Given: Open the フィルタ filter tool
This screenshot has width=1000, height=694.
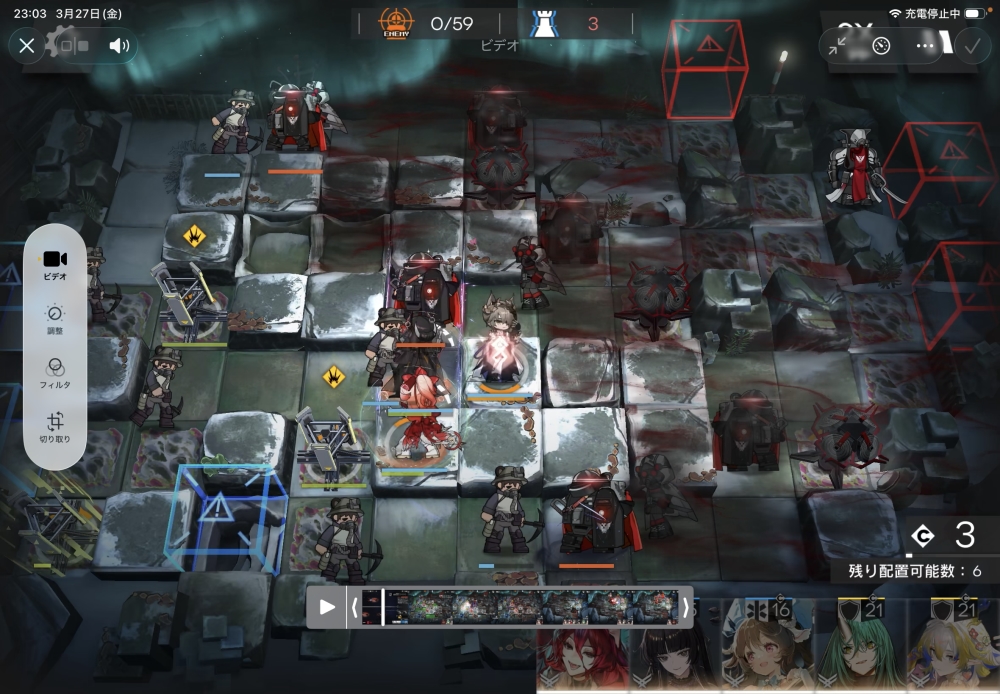Looking at the screenshot, I should [x=55, y=372].
